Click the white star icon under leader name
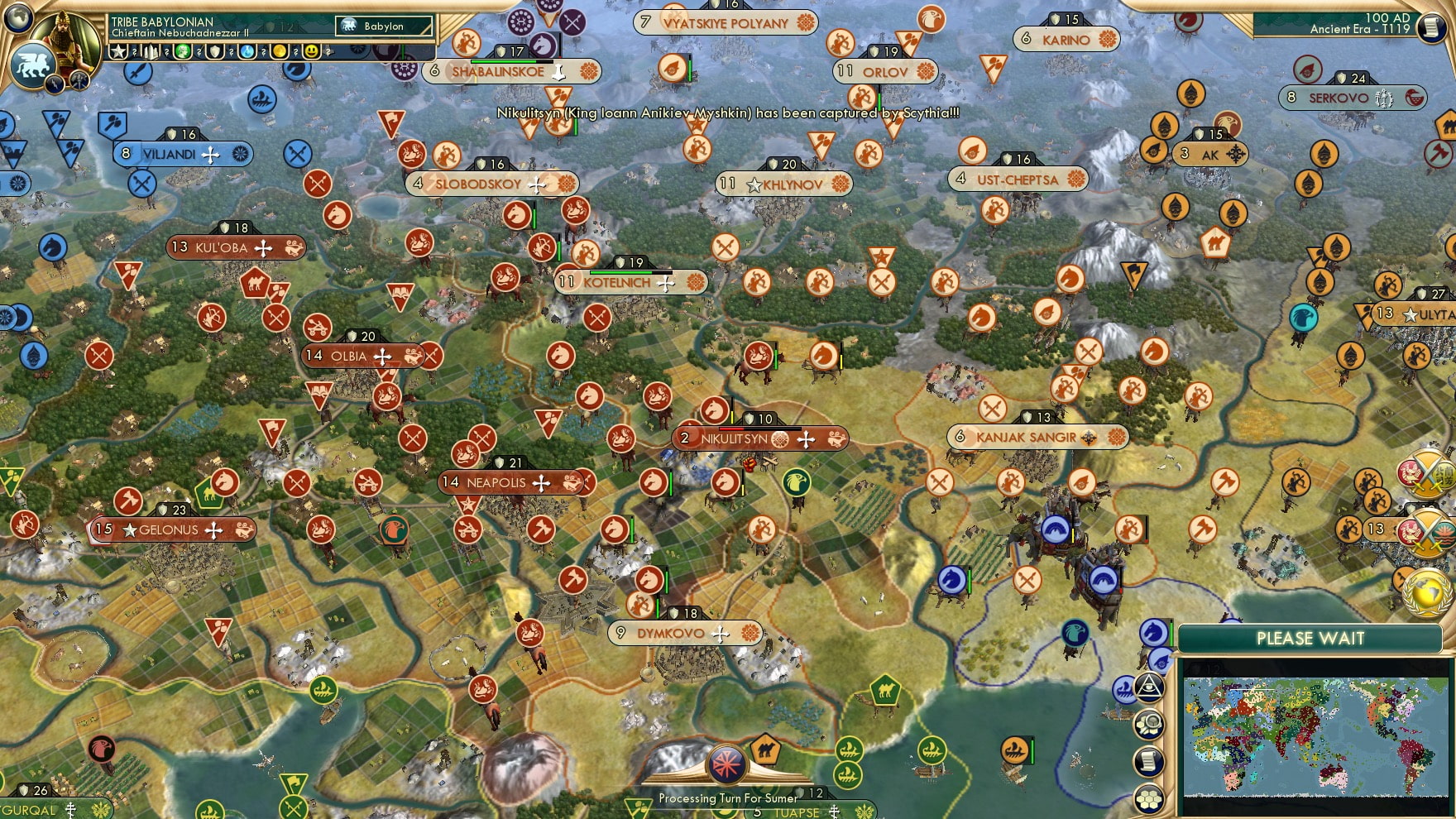Screen dimensions: 1456x819 pyautogui.click(x=118, y=51)
